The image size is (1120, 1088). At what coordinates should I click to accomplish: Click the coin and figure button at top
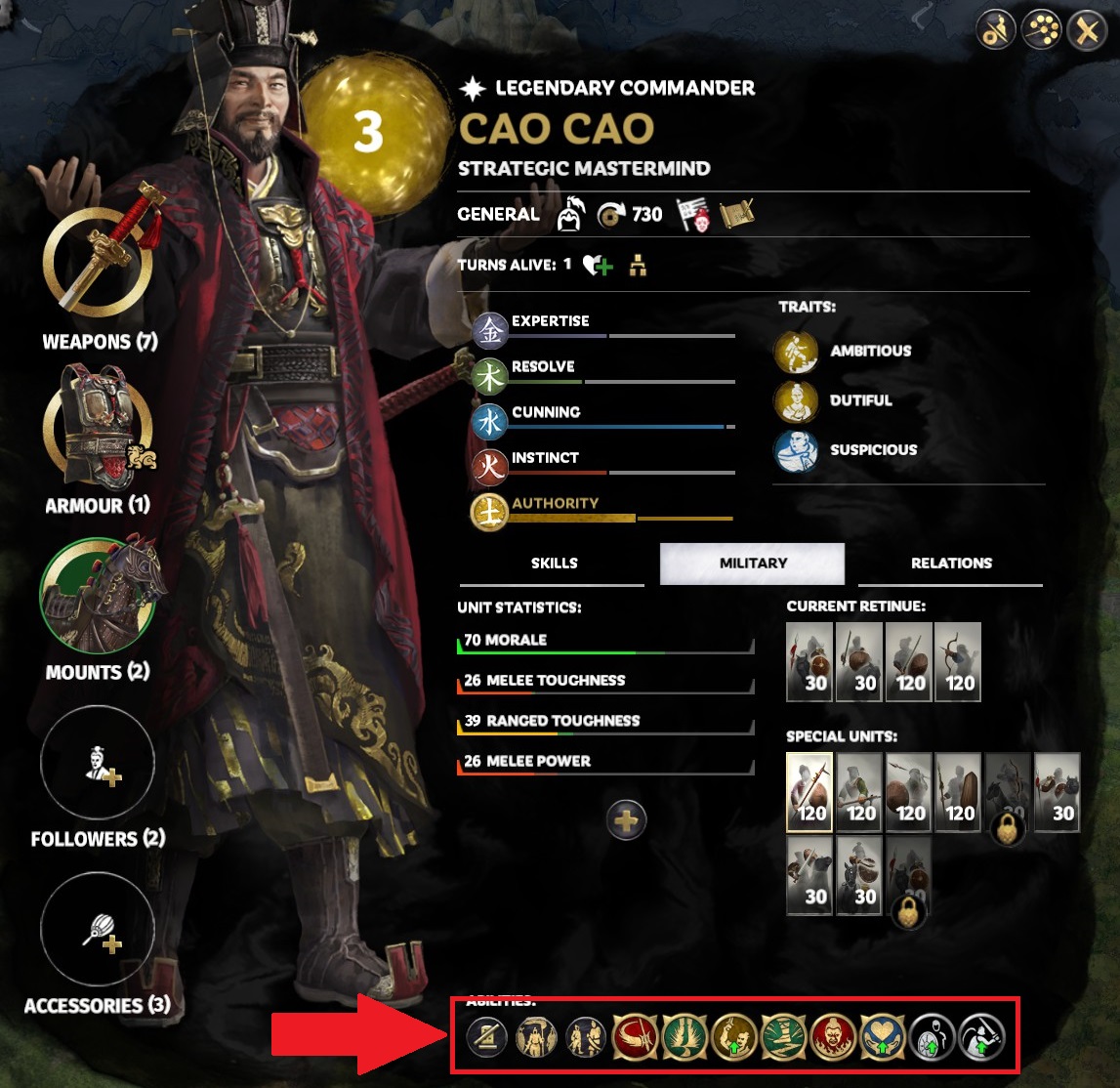[x=995, y=31]
